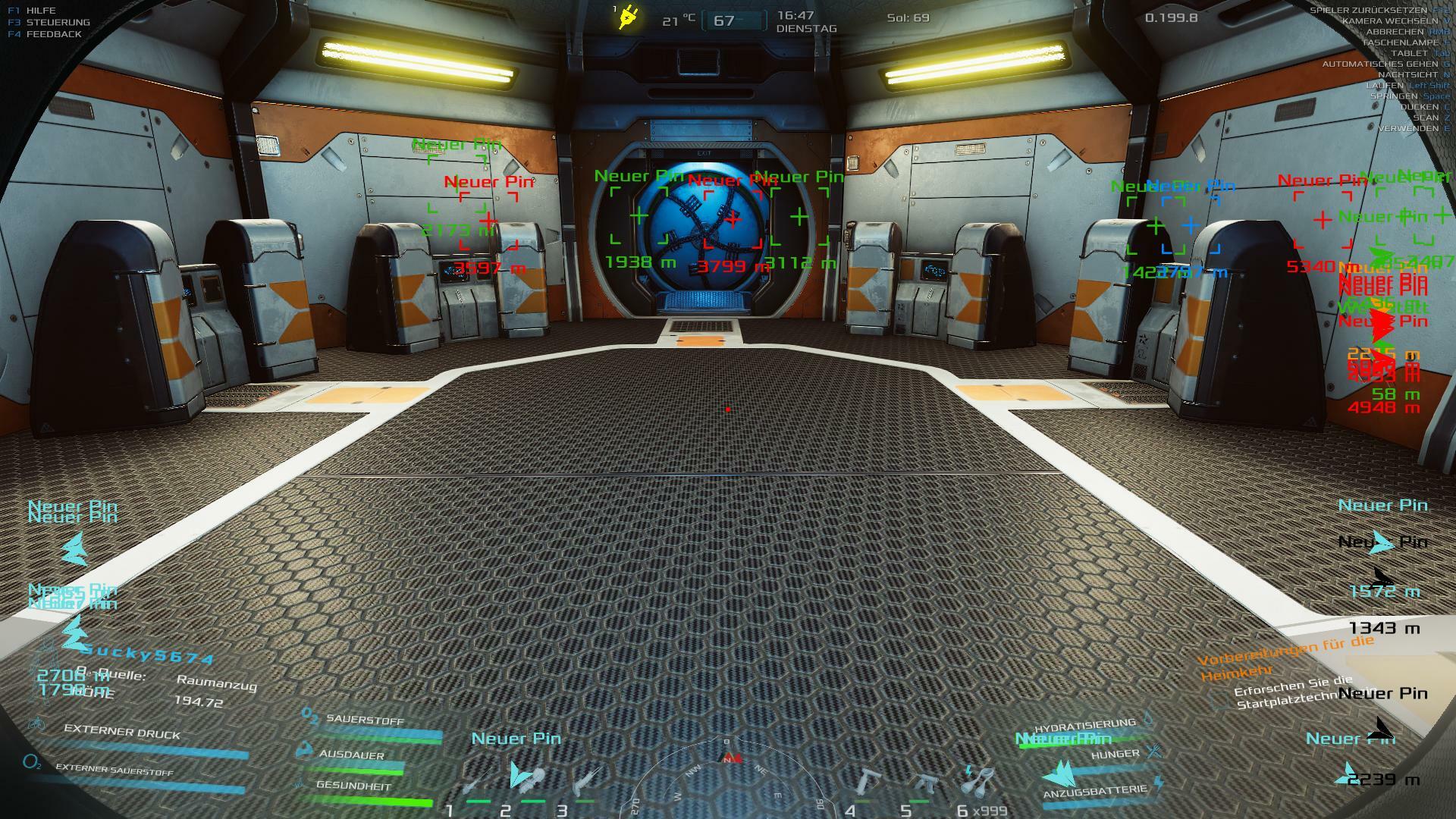This screenshot has width=1456, height=819.
Task: Click the yellow power plug icon
Action: click(x=628, y=17)
